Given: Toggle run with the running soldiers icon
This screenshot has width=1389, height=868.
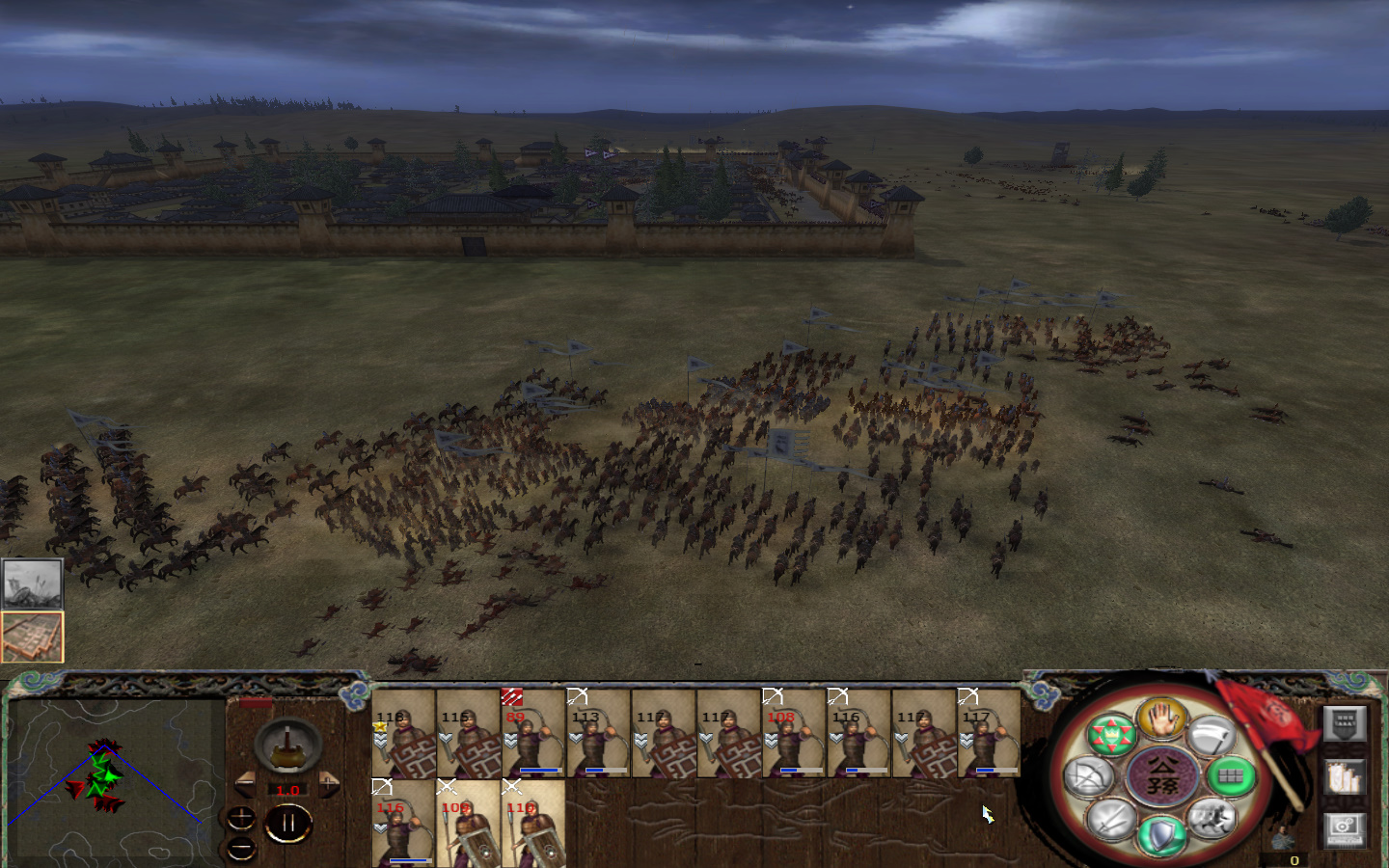Looking at the screenshot, I should click(1212, 822).
